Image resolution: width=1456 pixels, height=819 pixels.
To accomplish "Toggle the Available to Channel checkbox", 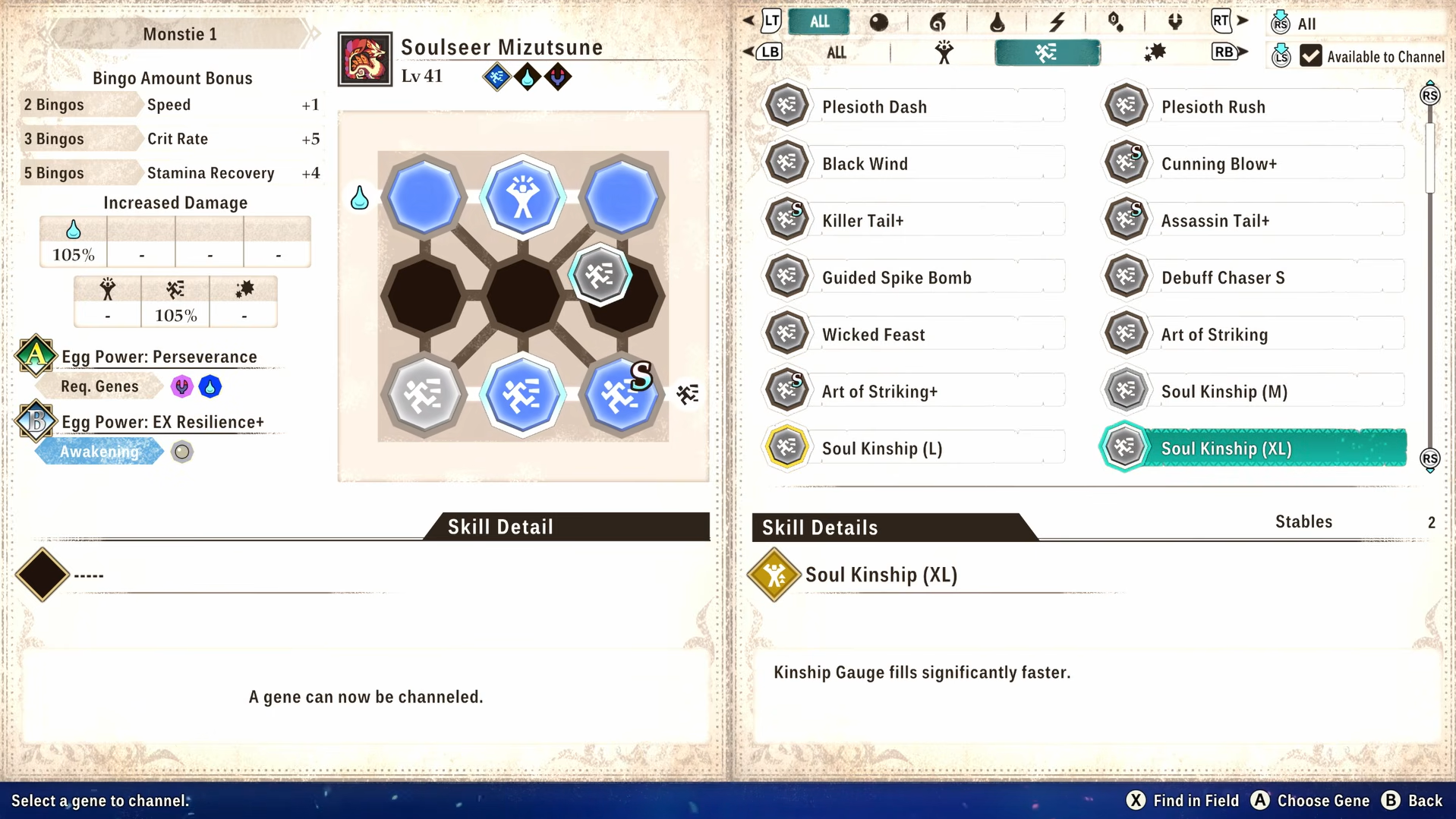I will click(x=1311, y=56).
